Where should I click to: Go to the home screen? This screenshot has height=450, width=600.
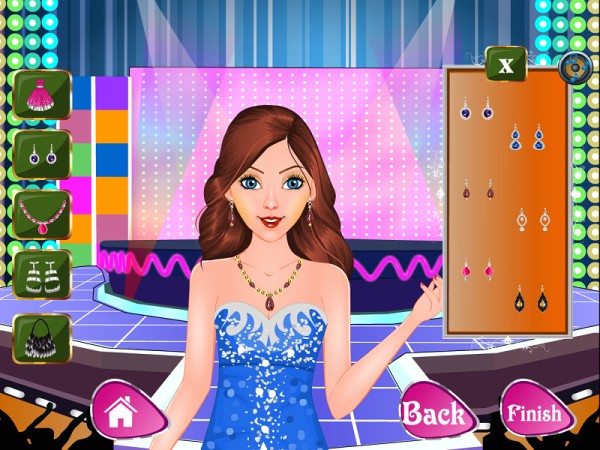tap(122, 410)
